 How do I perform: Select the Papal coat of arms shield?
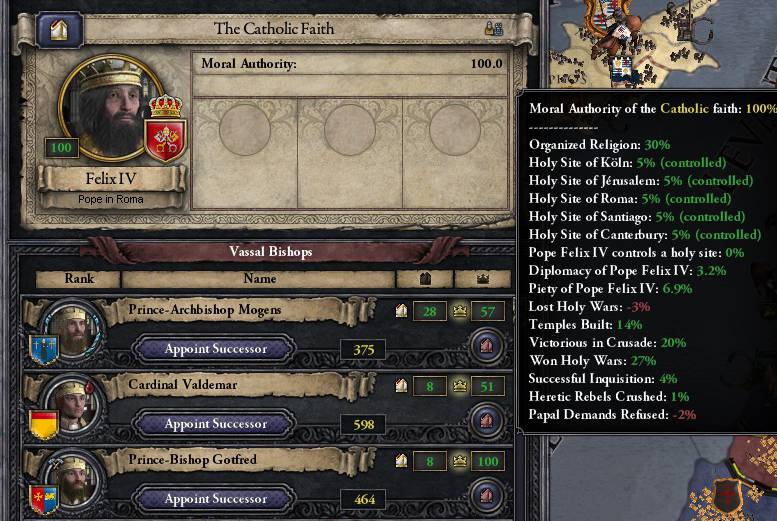click(166, 135)
